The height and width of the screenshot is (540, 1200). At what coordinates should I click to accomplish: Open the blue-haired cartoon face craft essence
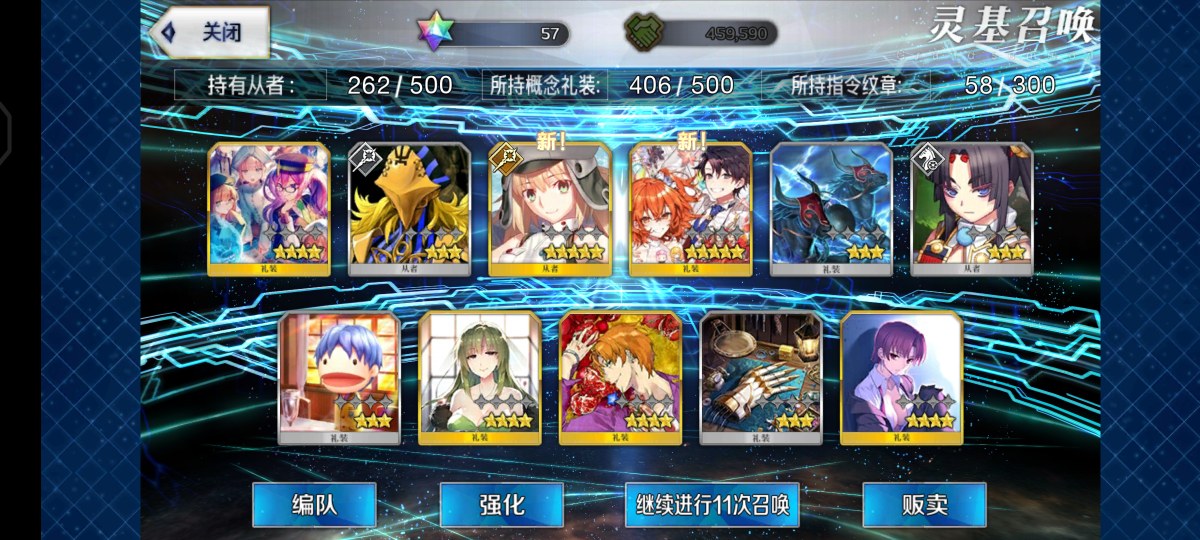(339, 377)
